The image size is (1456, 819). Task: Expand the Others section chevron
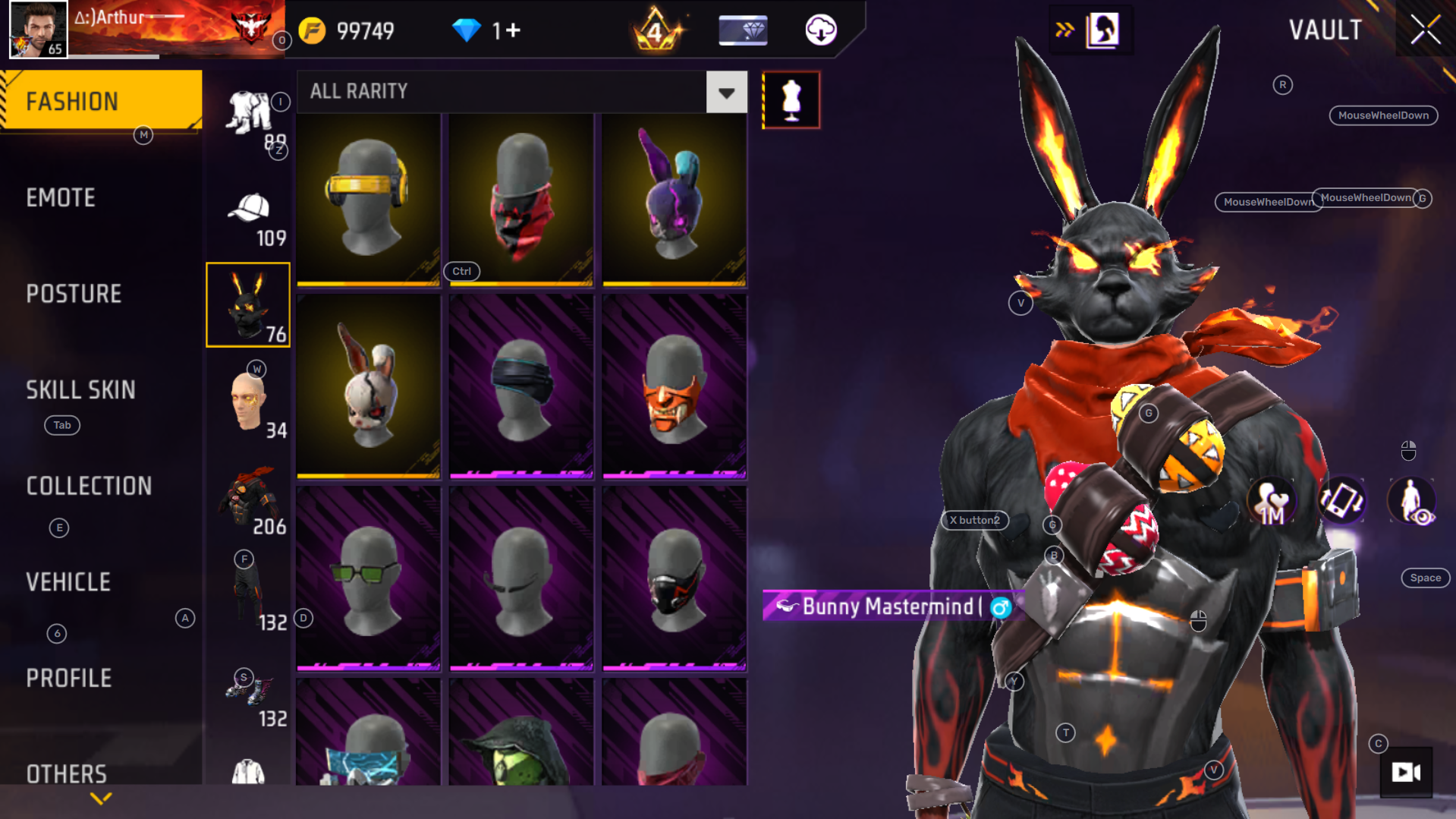[x=99, y=799]
